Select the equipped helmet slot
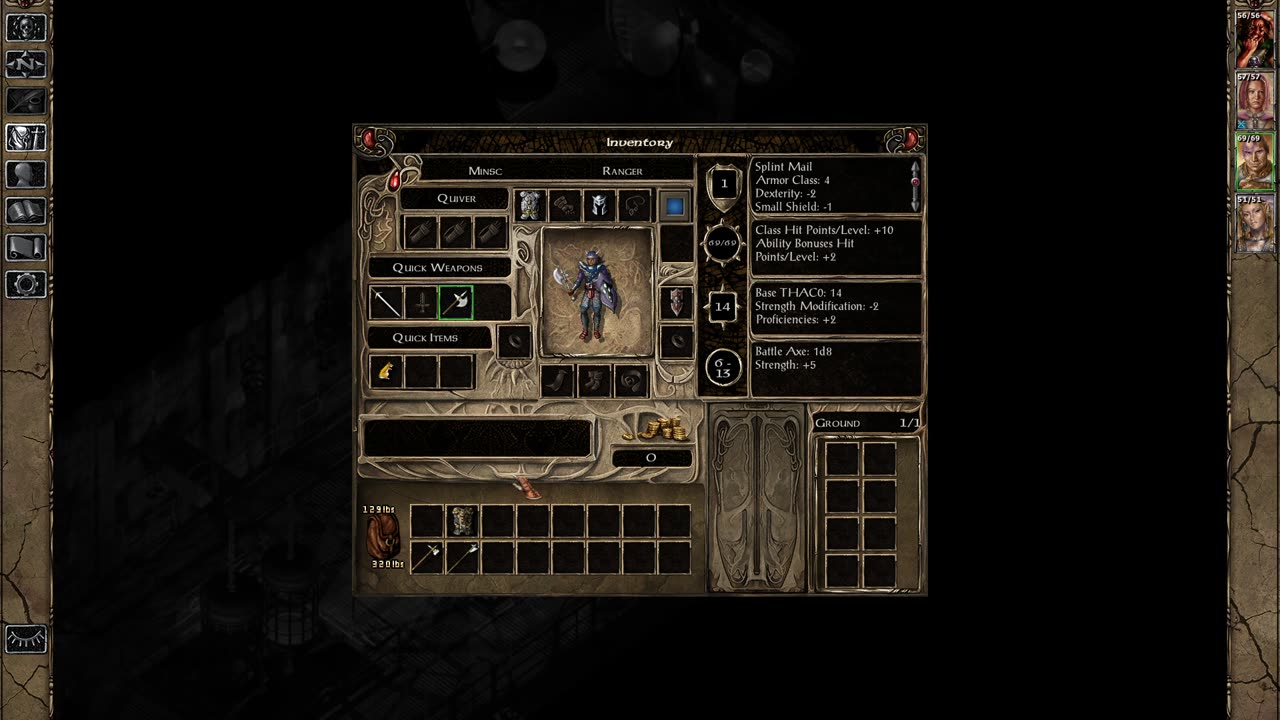Viewport: 1280px width, 720px height. point(599,206)
